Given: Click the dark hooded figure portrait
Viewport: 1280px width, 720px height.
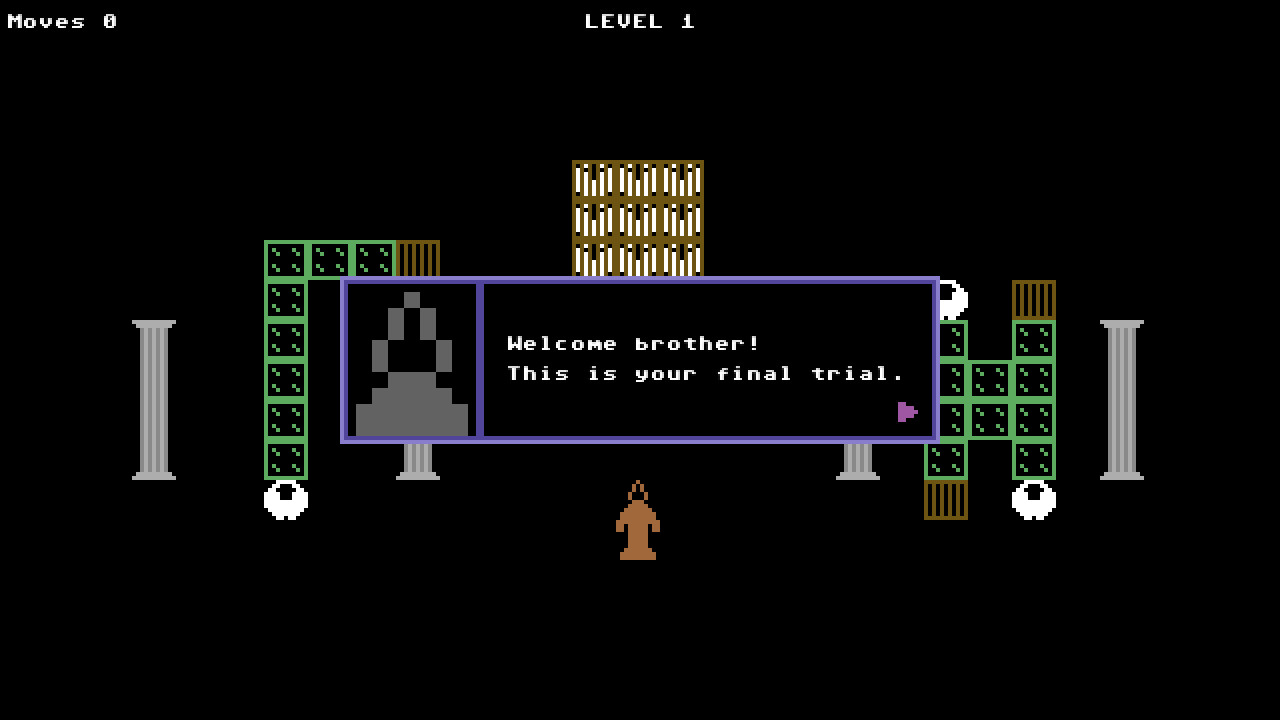Looking at the screenshot, I should 412,360.
